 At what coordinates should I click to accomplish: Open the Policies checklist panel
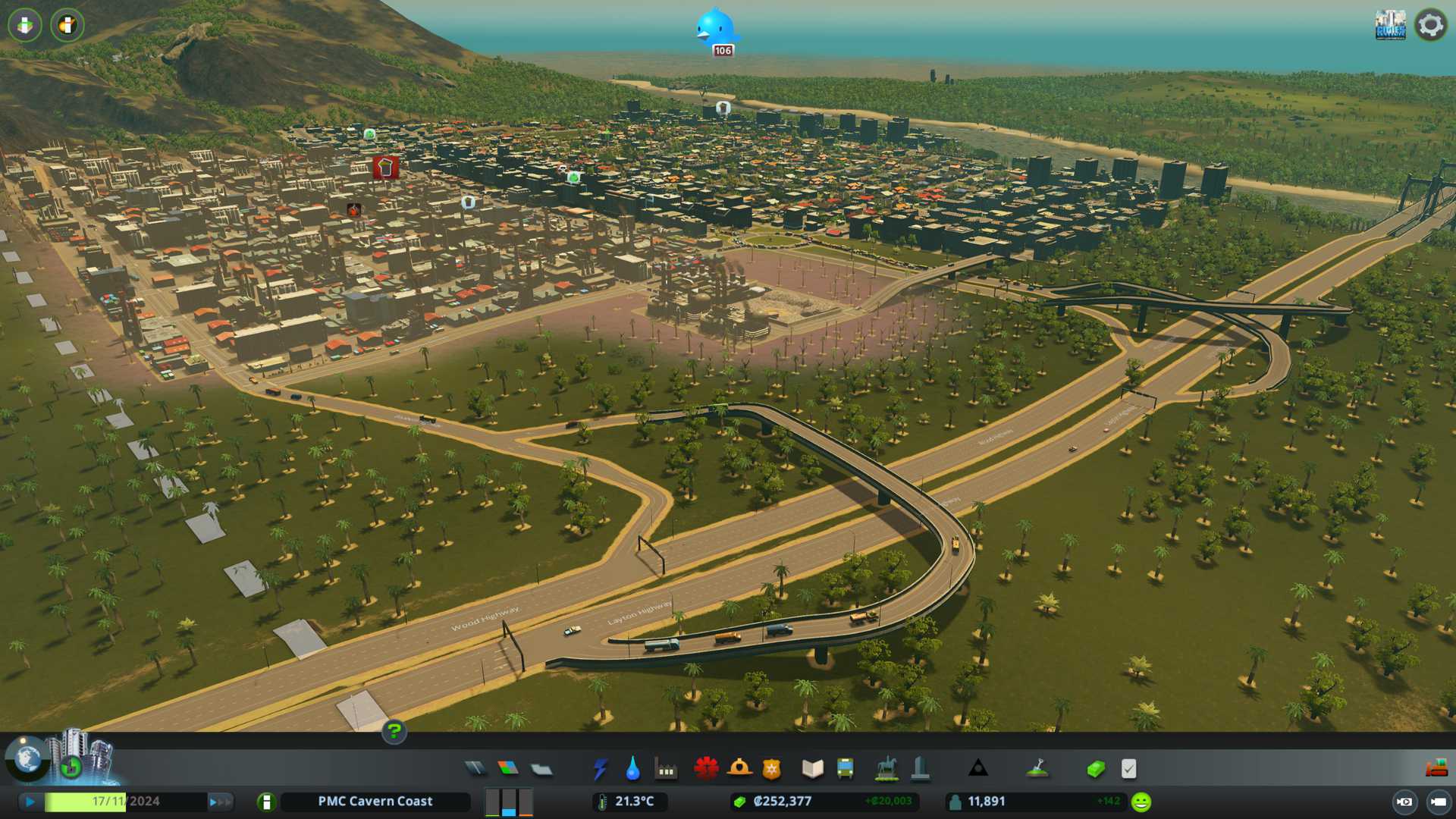(1128, 769)
